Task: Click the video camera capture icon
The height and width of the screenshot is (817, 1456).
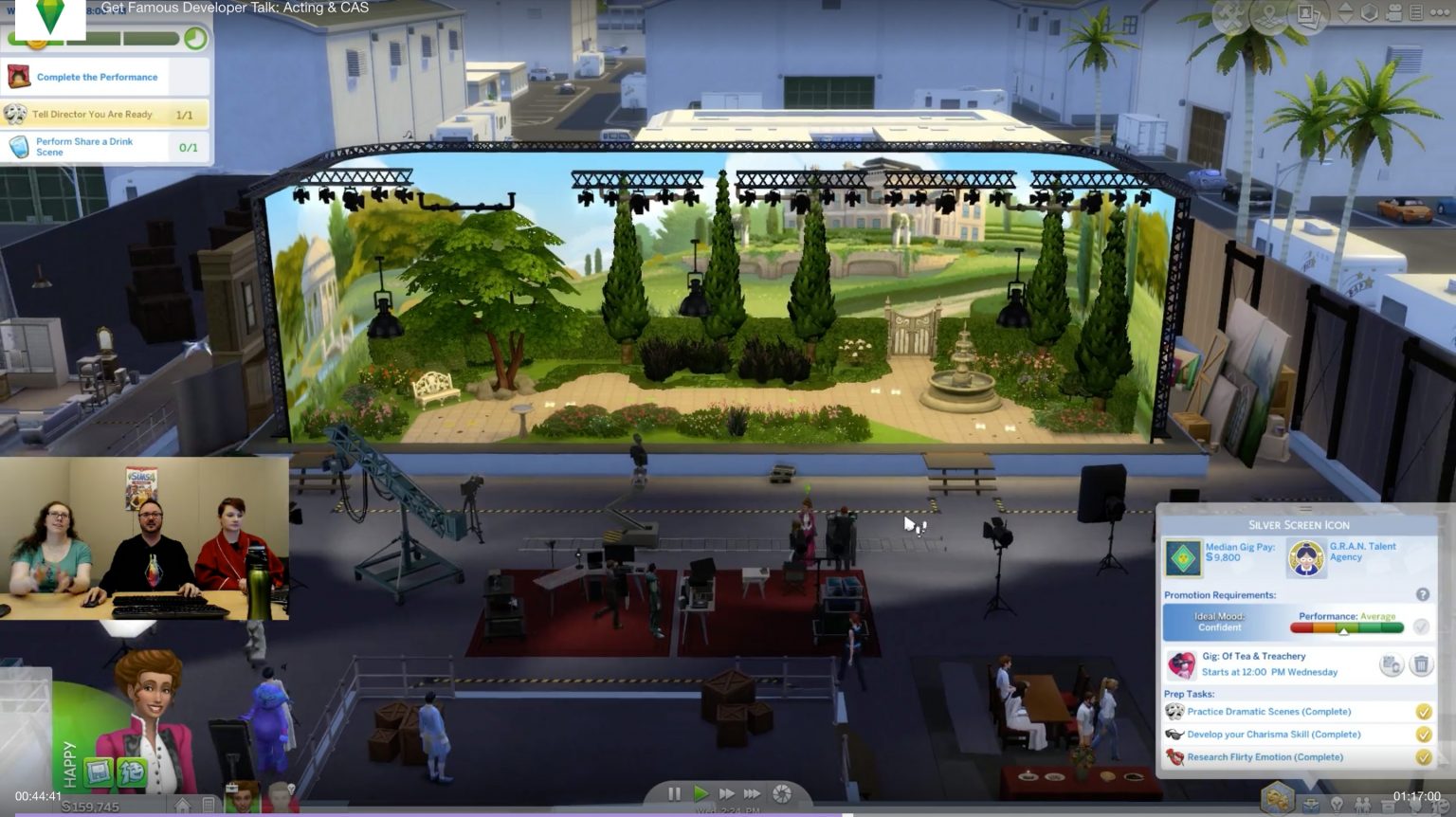Action: point(1392,14)
